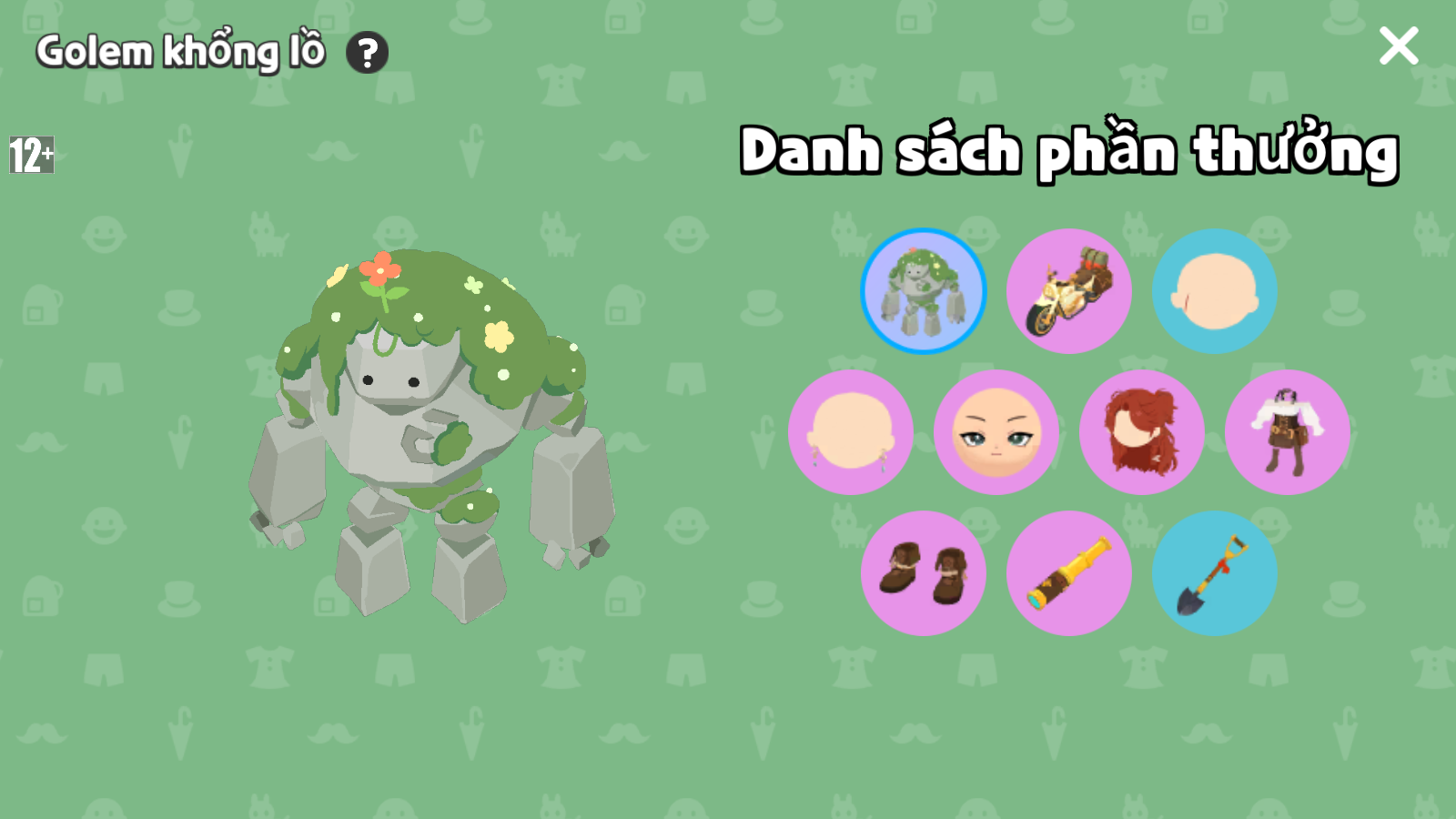This screenshot has width=1456, height=819.
Task: Pick the head with earrings reward
Action: coord(851,432)
